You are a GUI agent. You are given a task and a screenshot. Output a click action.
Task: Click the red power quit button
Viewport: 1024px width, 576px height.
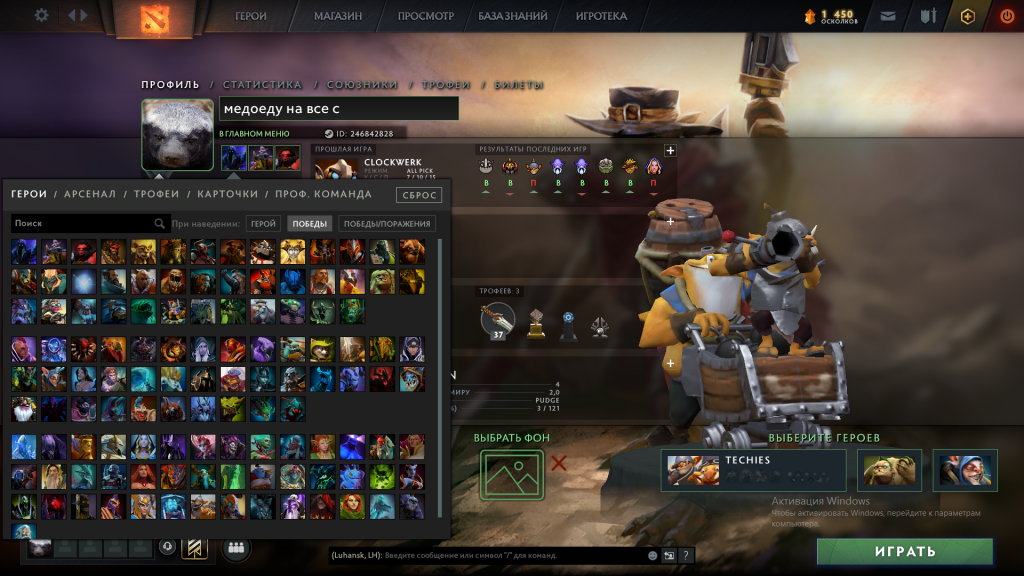1006,16
